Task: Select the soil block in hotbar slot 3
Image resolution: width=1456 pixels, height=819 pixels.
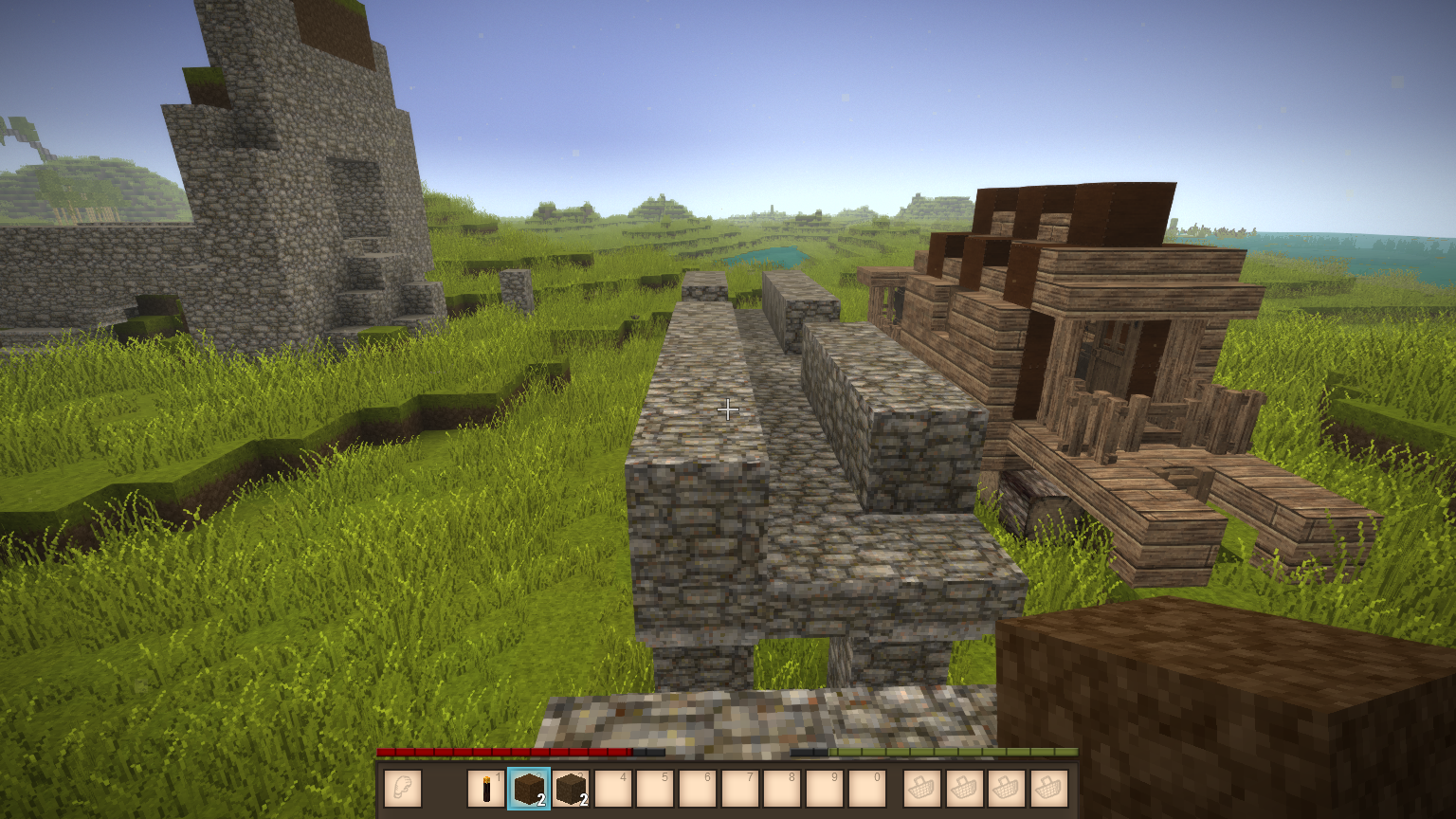Action: (x=571, y=789)
